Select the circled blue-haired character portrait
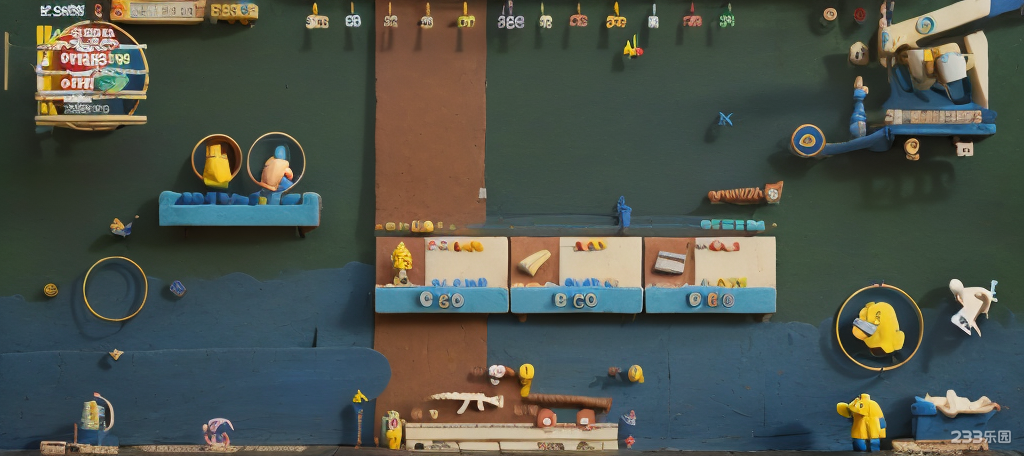The height and width of the screenshot is (456, 1024). pos(276,163)
